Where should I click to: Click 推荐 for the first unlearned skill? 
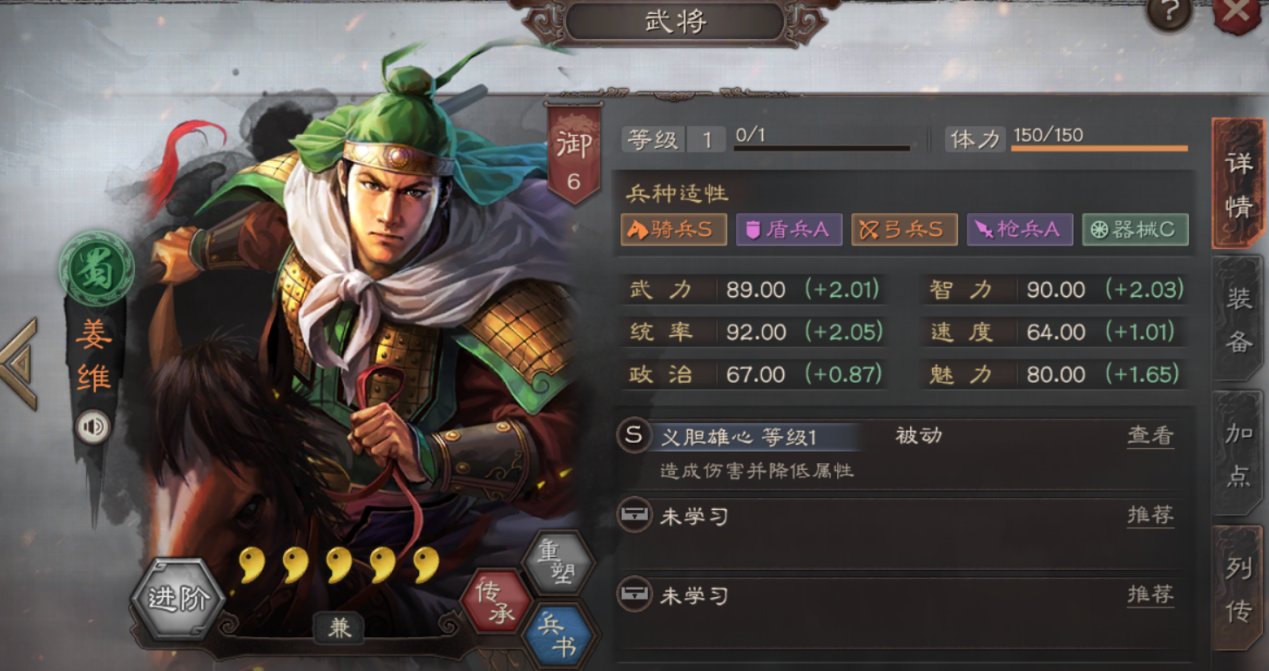click(1150, 515)
